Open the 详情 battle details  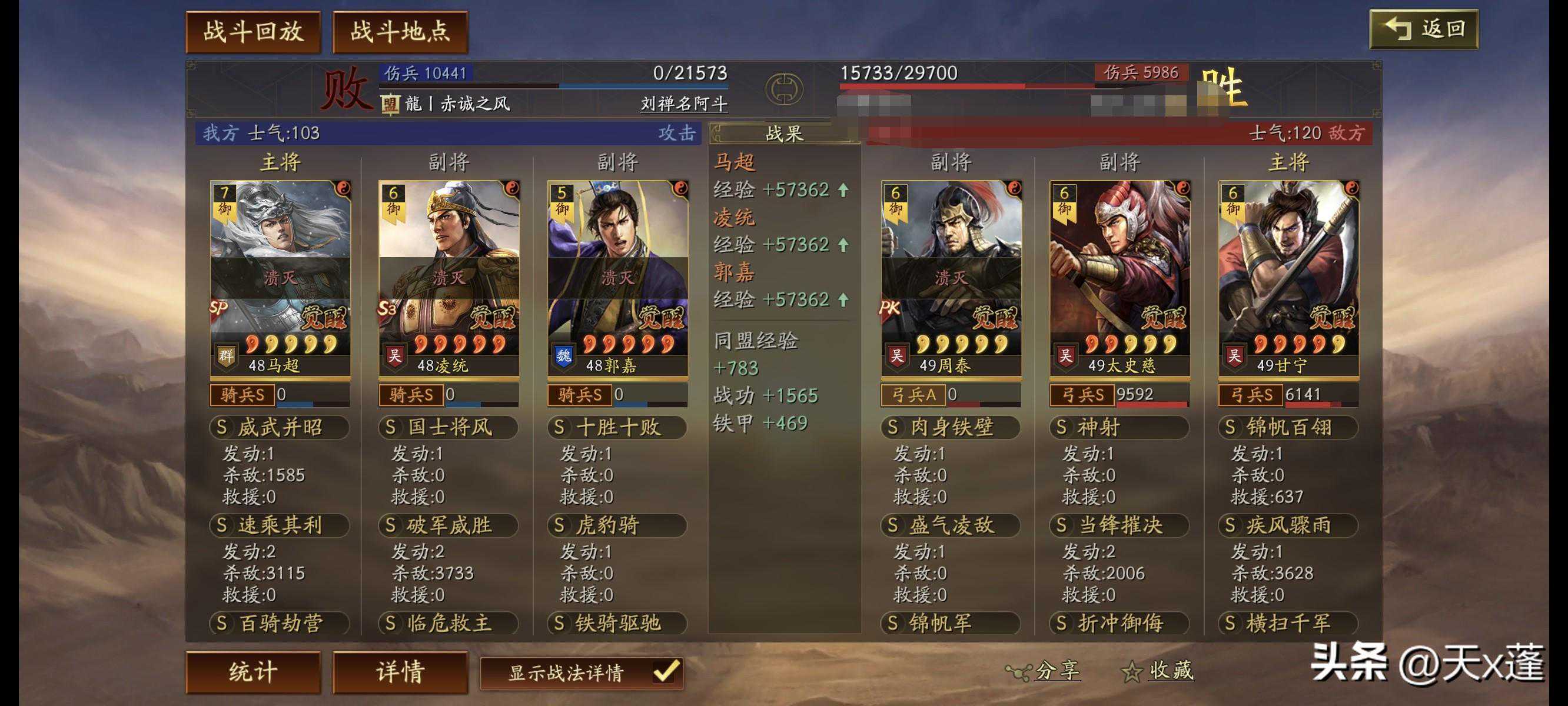(400, 672)
